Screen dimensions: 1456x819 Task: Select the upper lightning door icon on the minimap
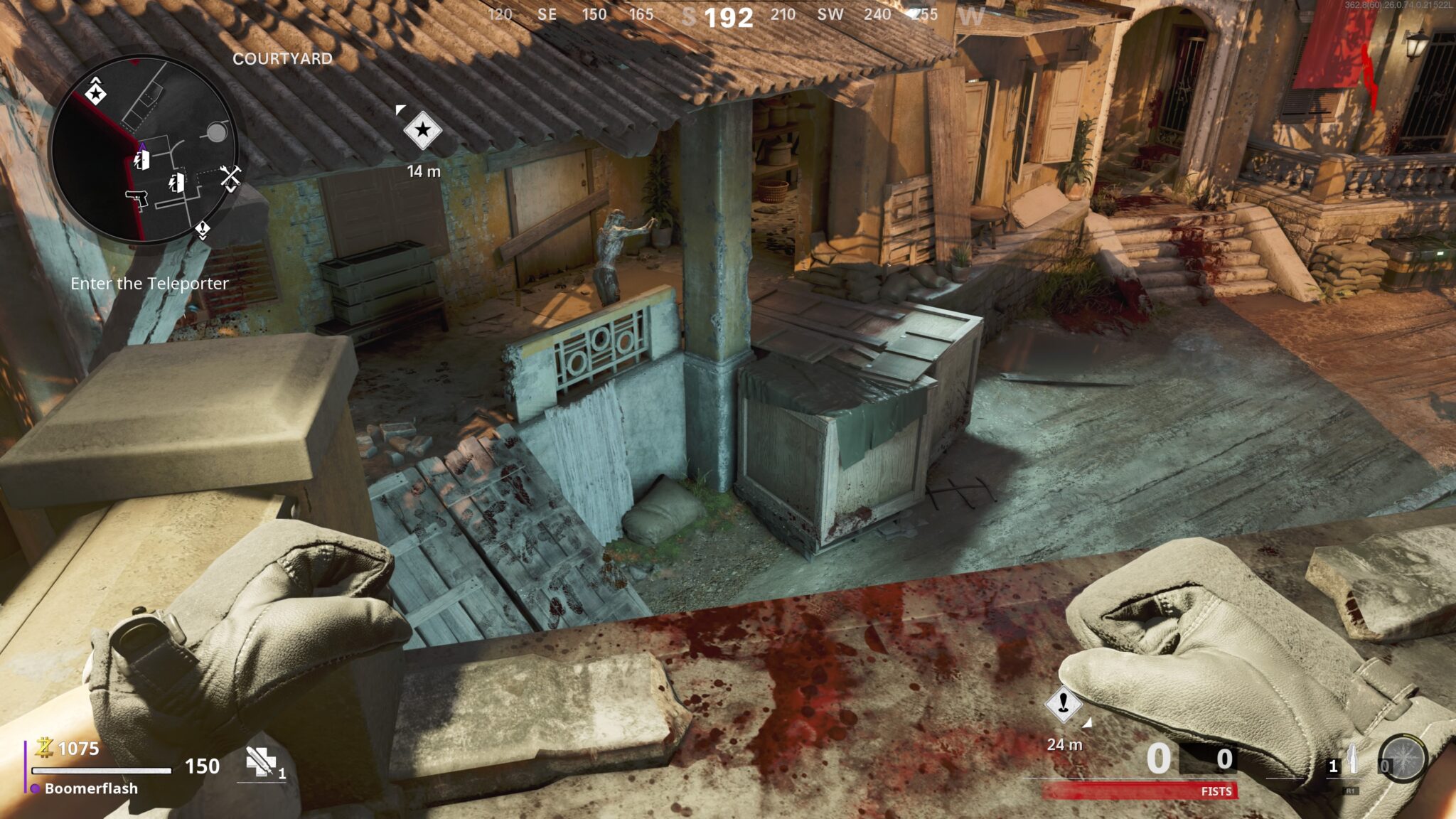[143, 161]
